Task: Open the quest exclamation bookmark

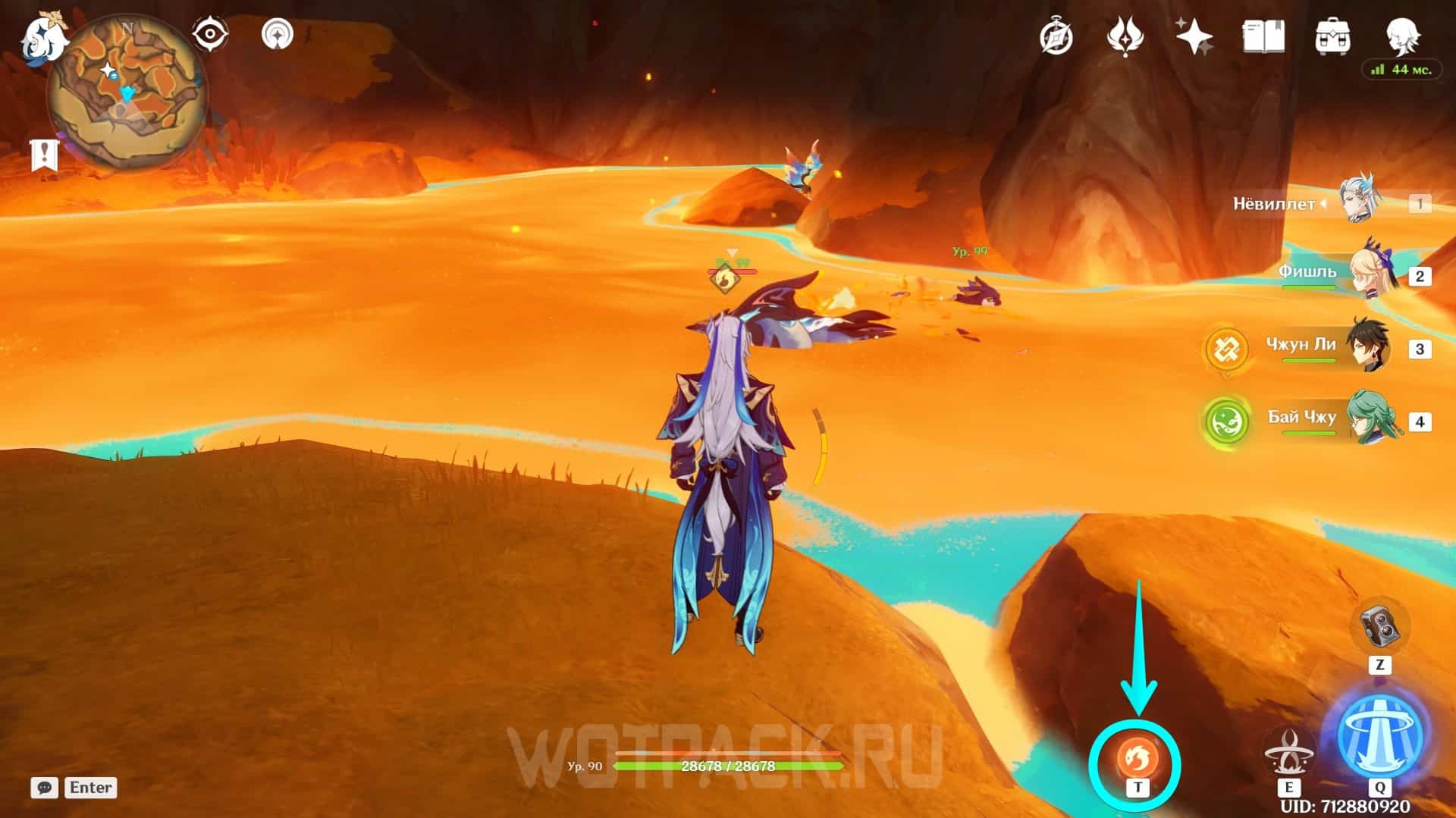Action: click(44, 155)
